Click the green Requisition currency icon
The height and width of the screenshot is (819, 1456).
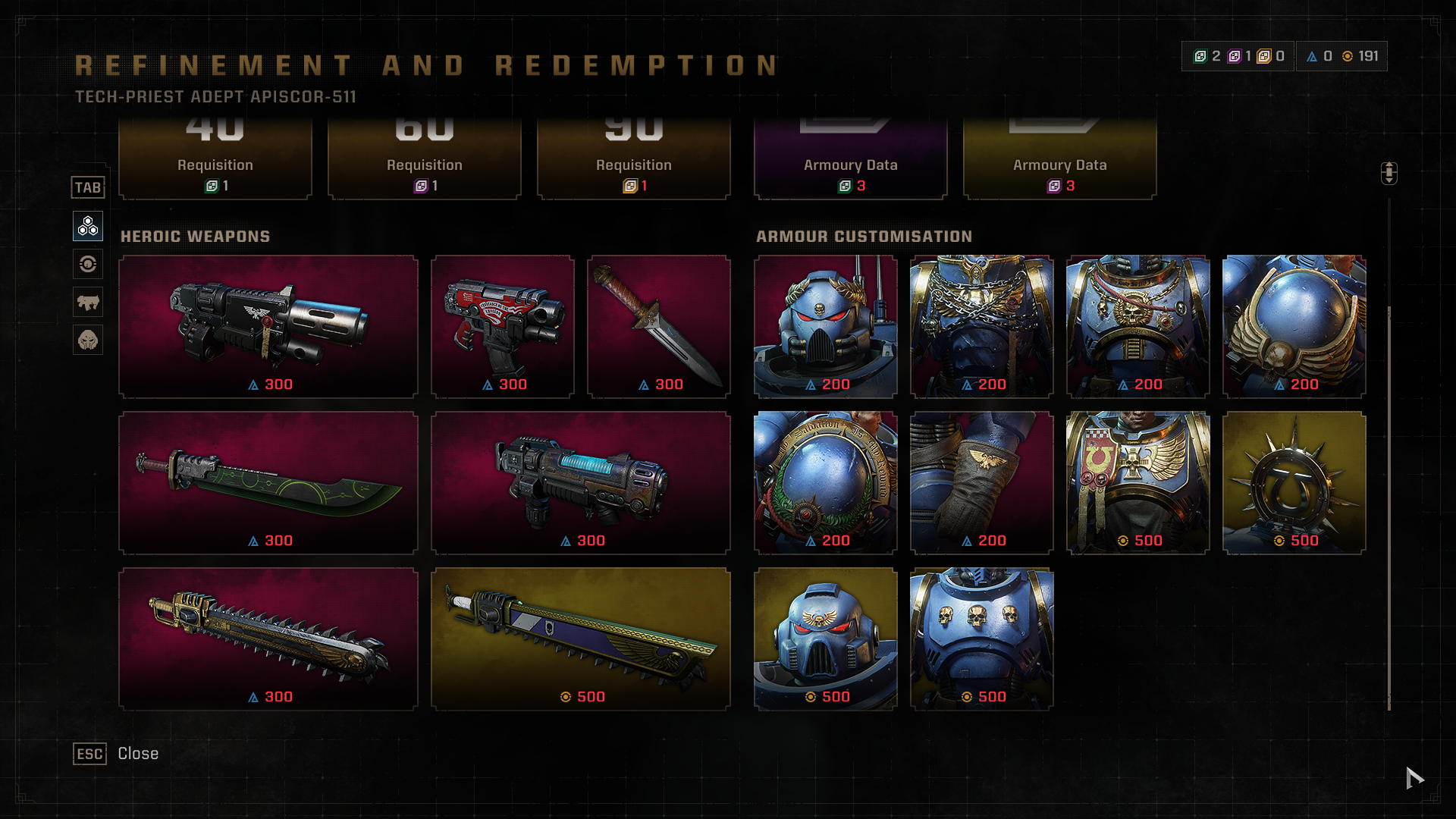tap(1200, 55)
